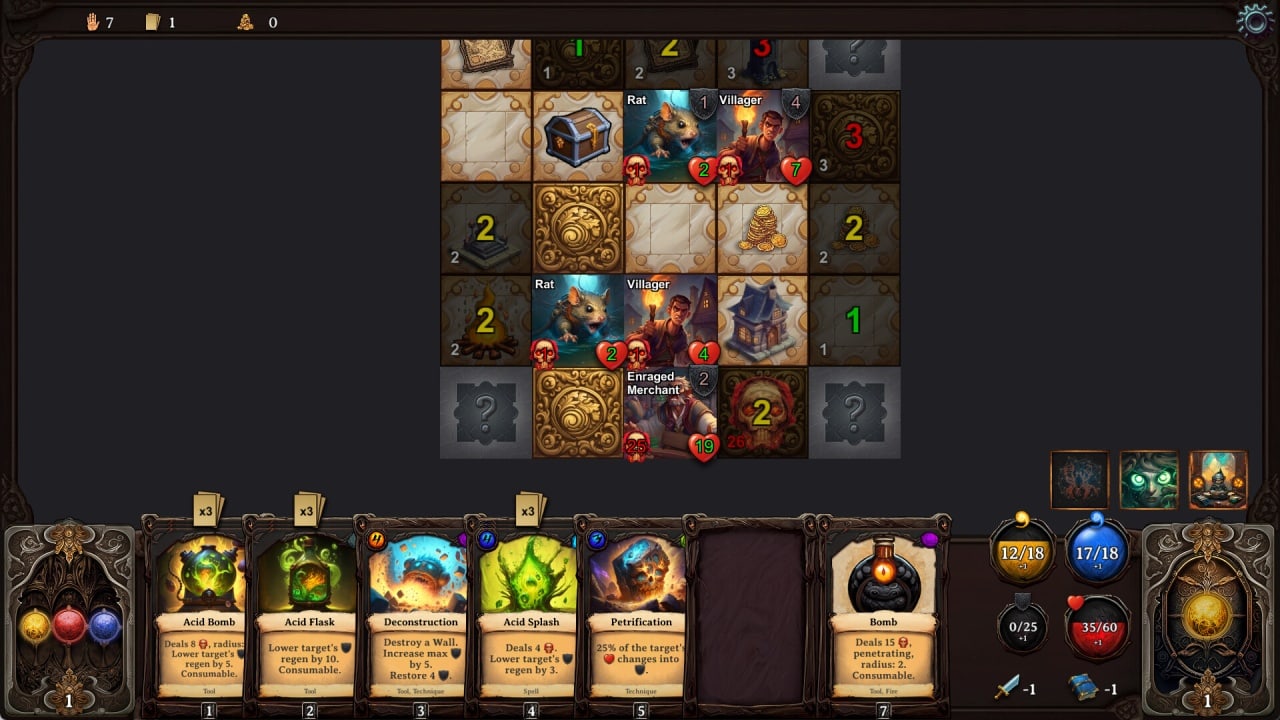Use the Bomb consumable card
This screenshot has height=720, width=1280.
tap(883, 610)
